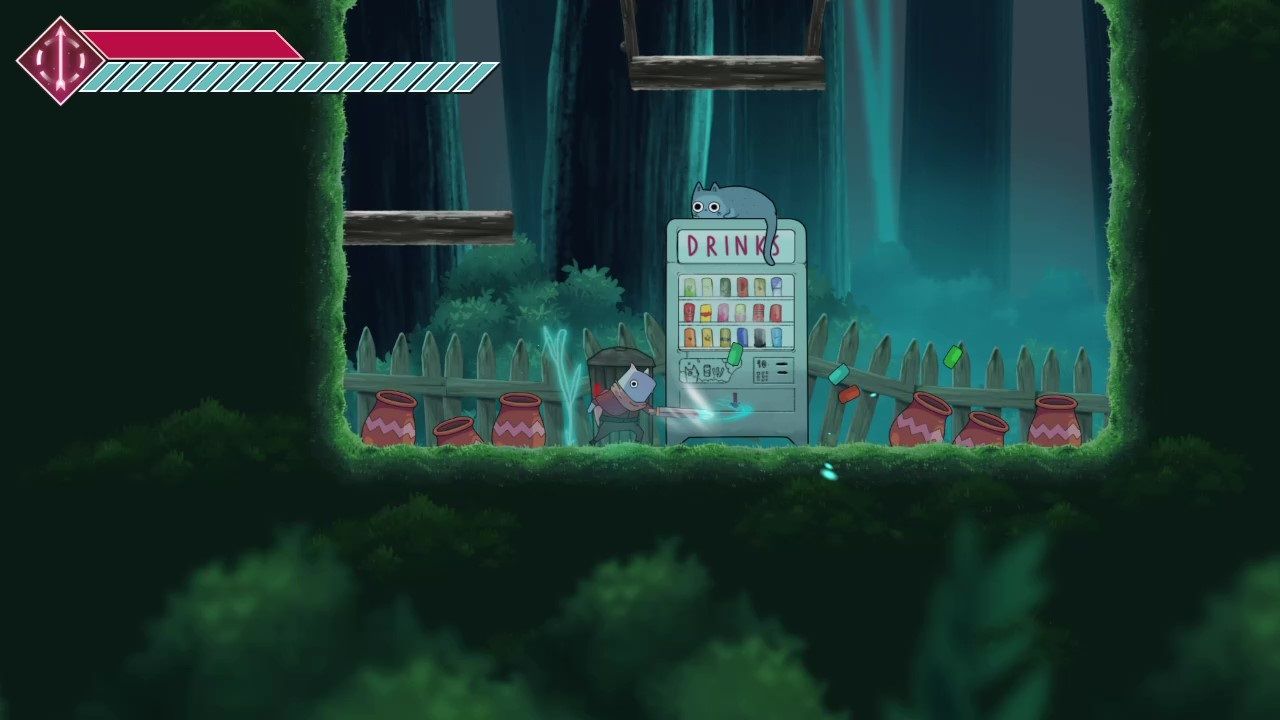The height and width of the screenshot is (720, 1280).
Task: Click the red can flying from the machine
Action: pyautogui.click(x=848, y=394)
